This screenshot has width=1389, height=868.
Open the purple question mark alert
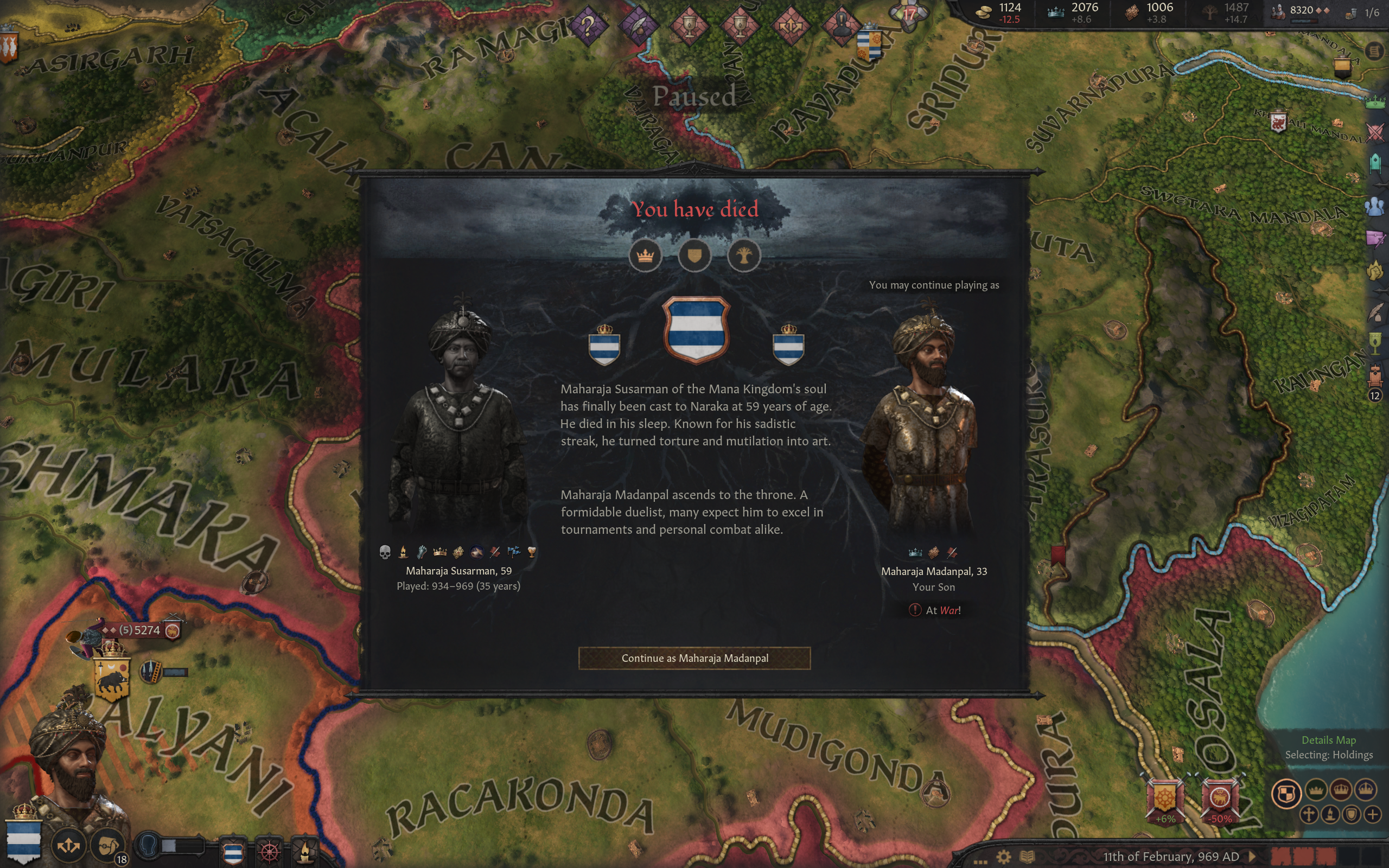pos(588,25)
